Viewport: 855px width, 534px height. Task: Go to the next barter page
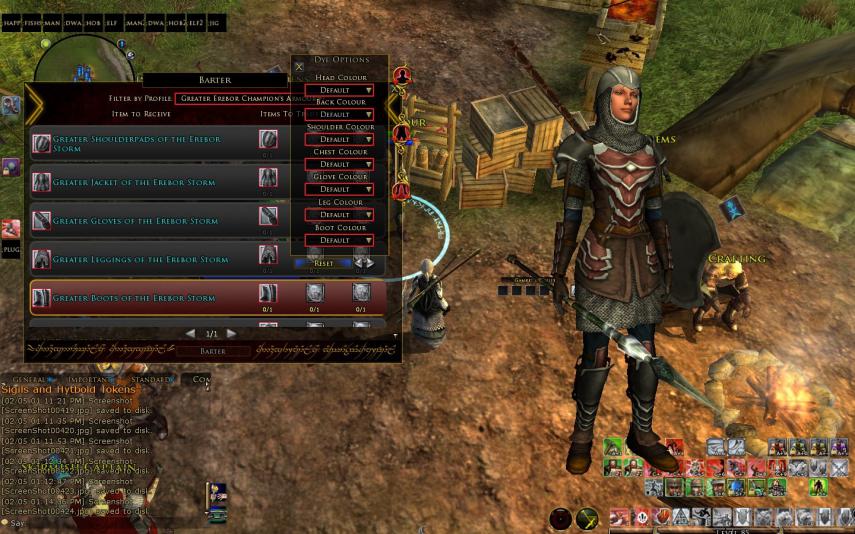232,333
